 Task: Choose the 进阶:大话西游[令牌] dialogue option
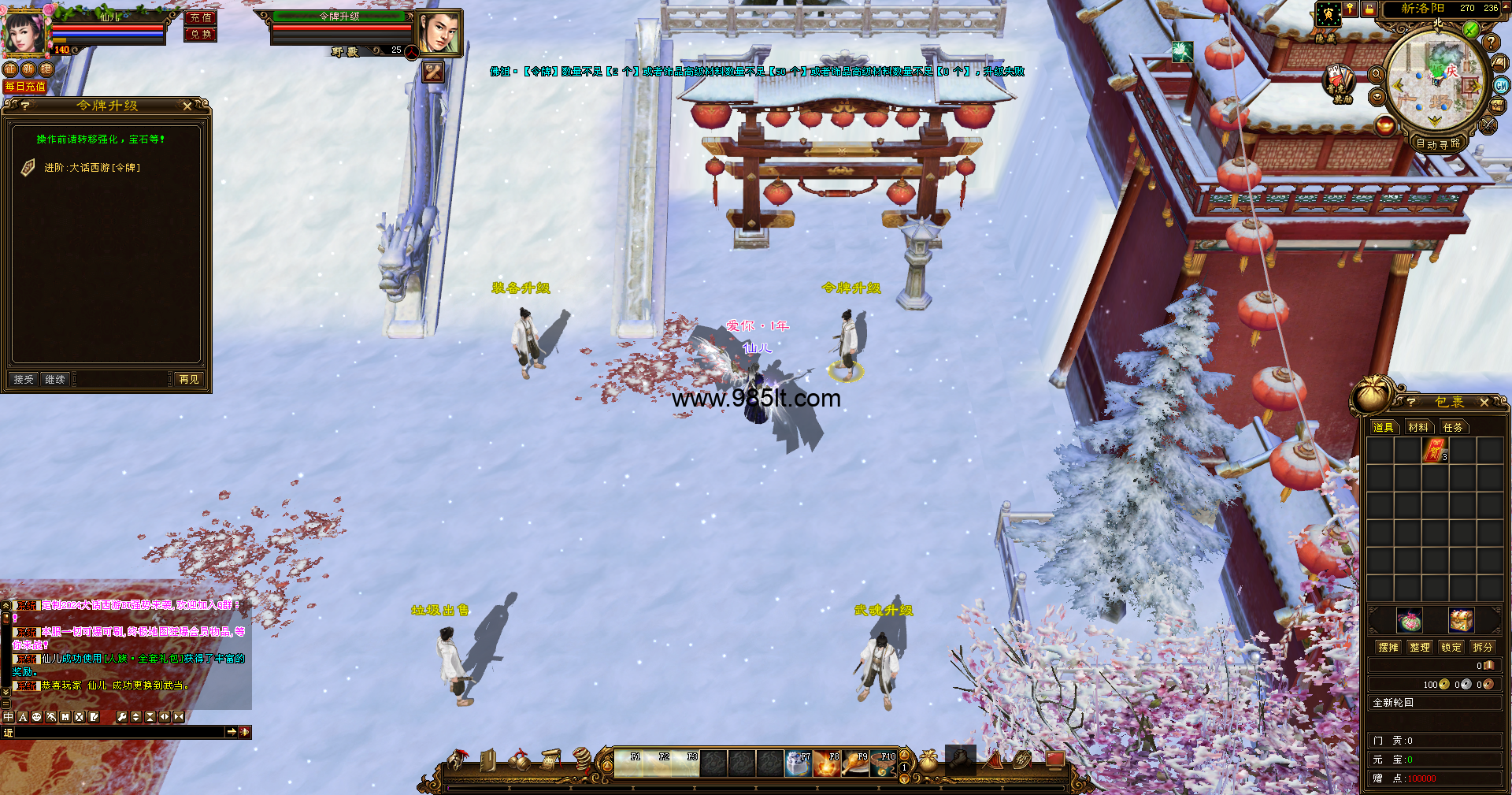[x=92, y=168]
